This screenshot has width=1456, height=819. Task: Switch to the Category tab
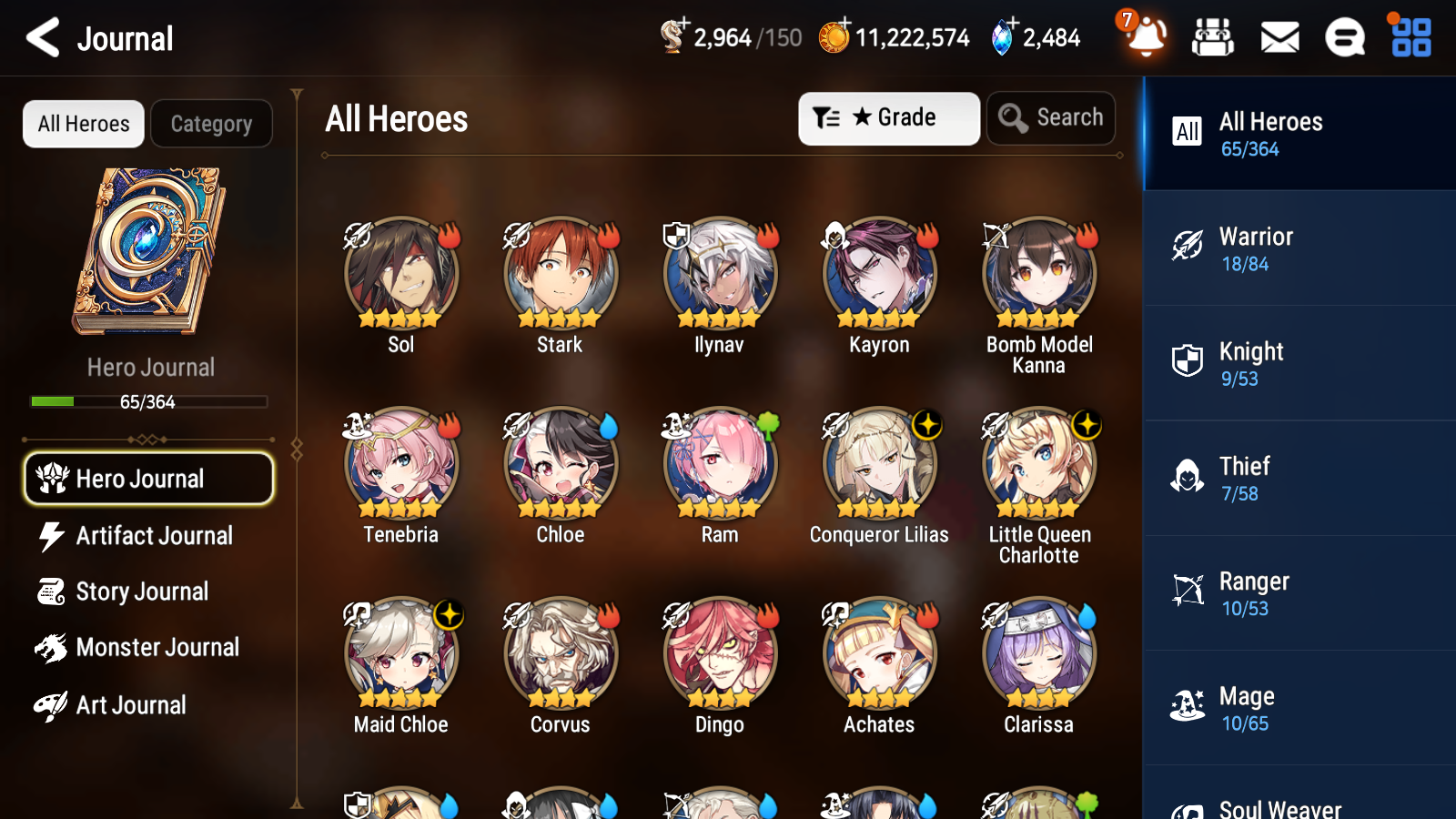click(x=211, y=124)
